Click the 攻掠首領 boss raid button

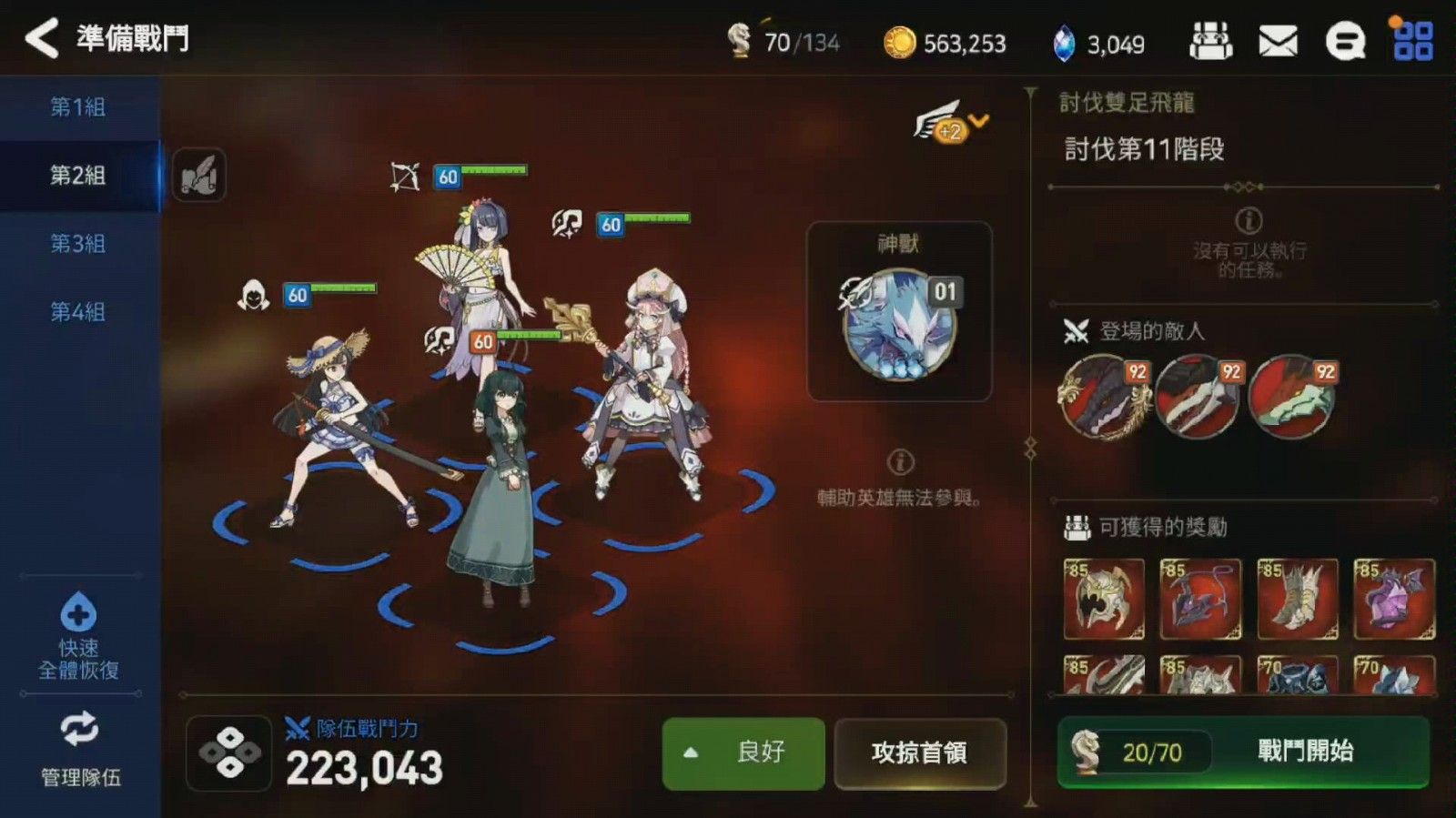point(922,754)
